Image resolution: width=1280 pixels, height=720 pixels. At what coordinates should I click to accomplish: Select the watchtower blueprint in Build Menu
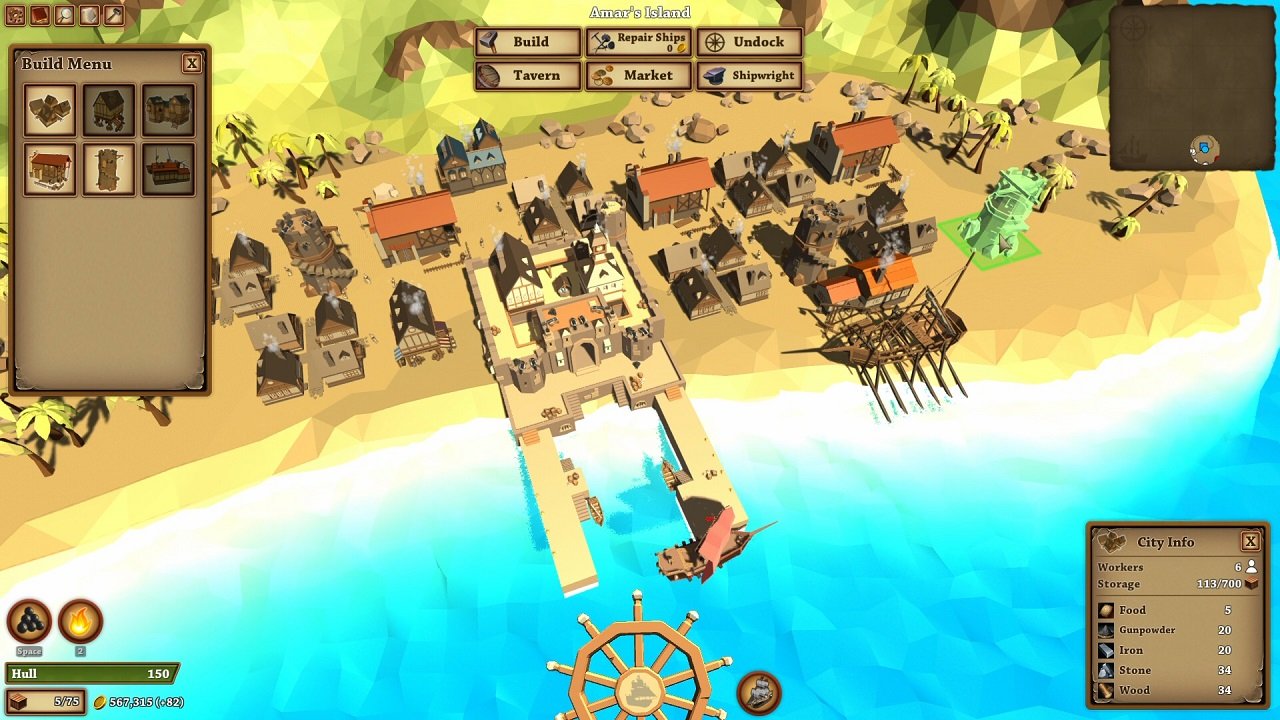[x=109, y=168]
